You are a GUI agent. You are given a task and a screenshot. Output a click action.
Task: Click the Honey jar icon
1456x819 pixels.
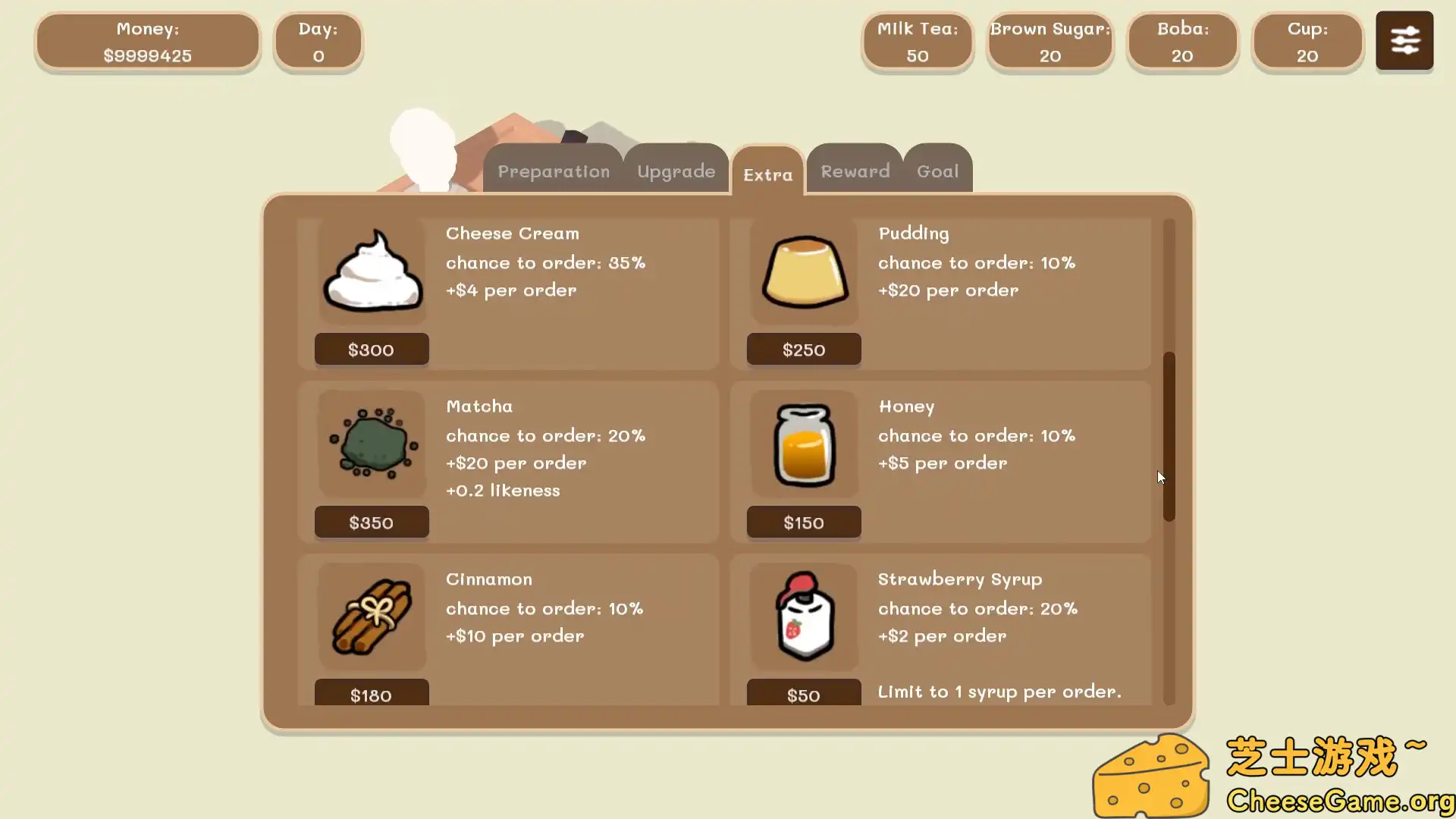(x=803, y=444)
